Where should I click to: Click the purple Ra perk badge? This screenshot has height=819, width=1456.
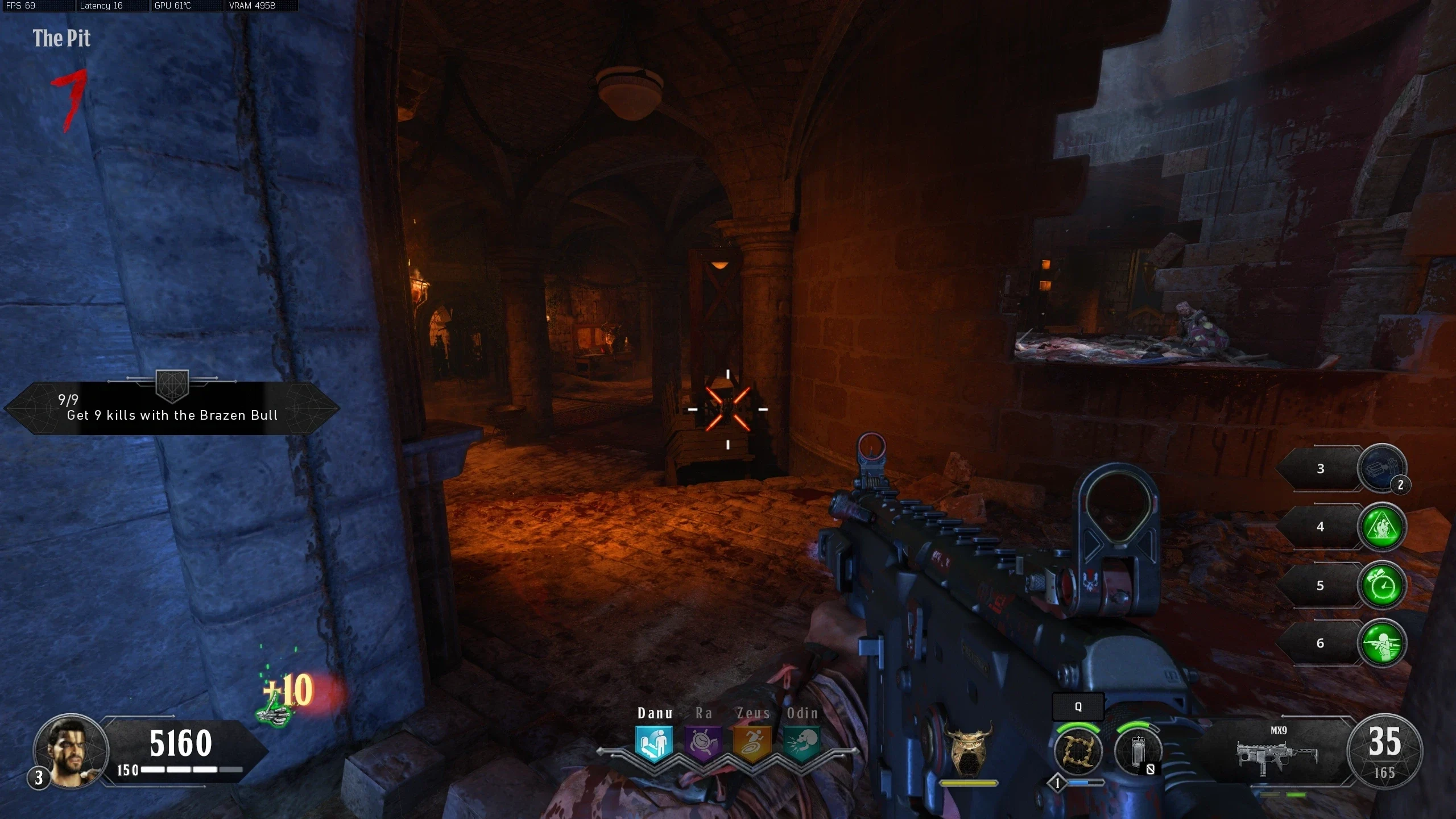click(x=703, y=743)
